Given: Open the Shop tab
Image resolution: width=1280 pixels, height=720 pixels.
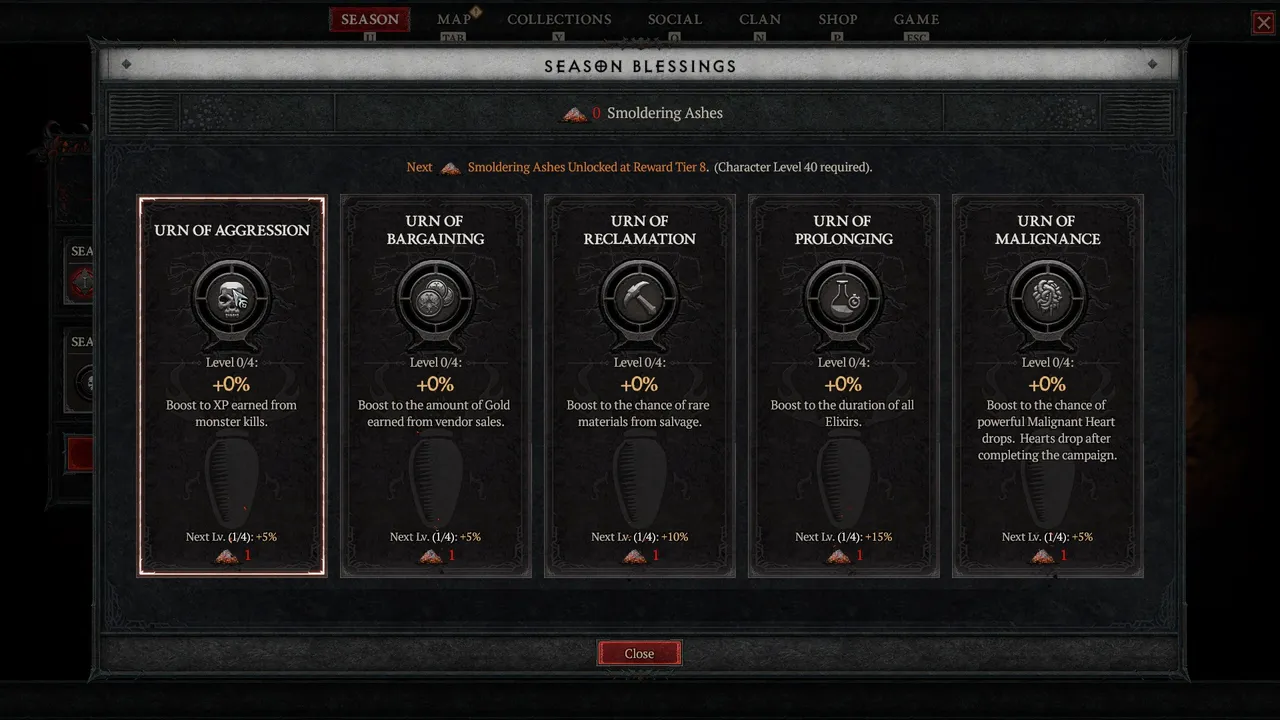Looking at the screenshot, I should pos(838,20).
